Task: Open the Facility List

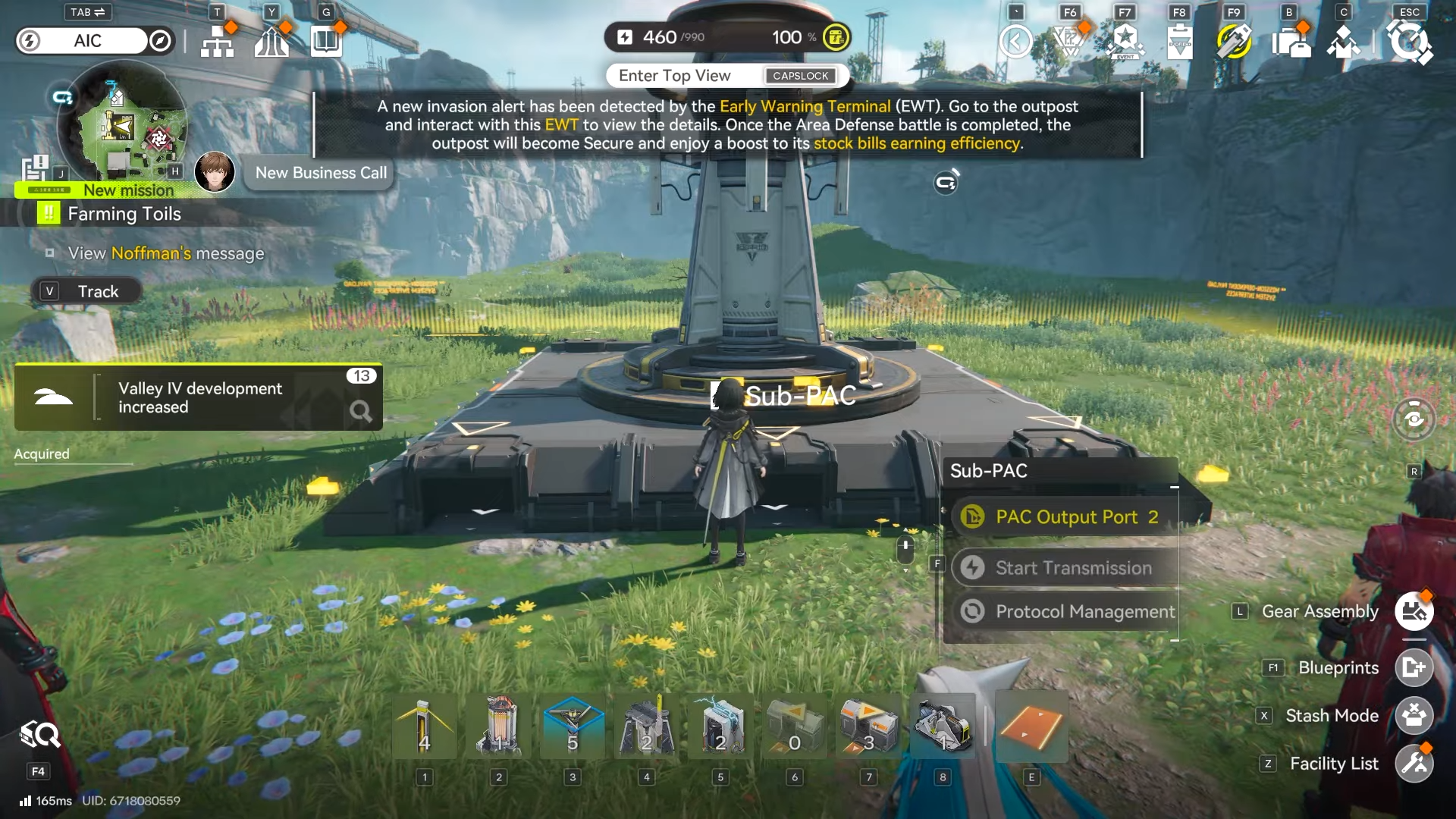Action: (x=1414, y=764)
